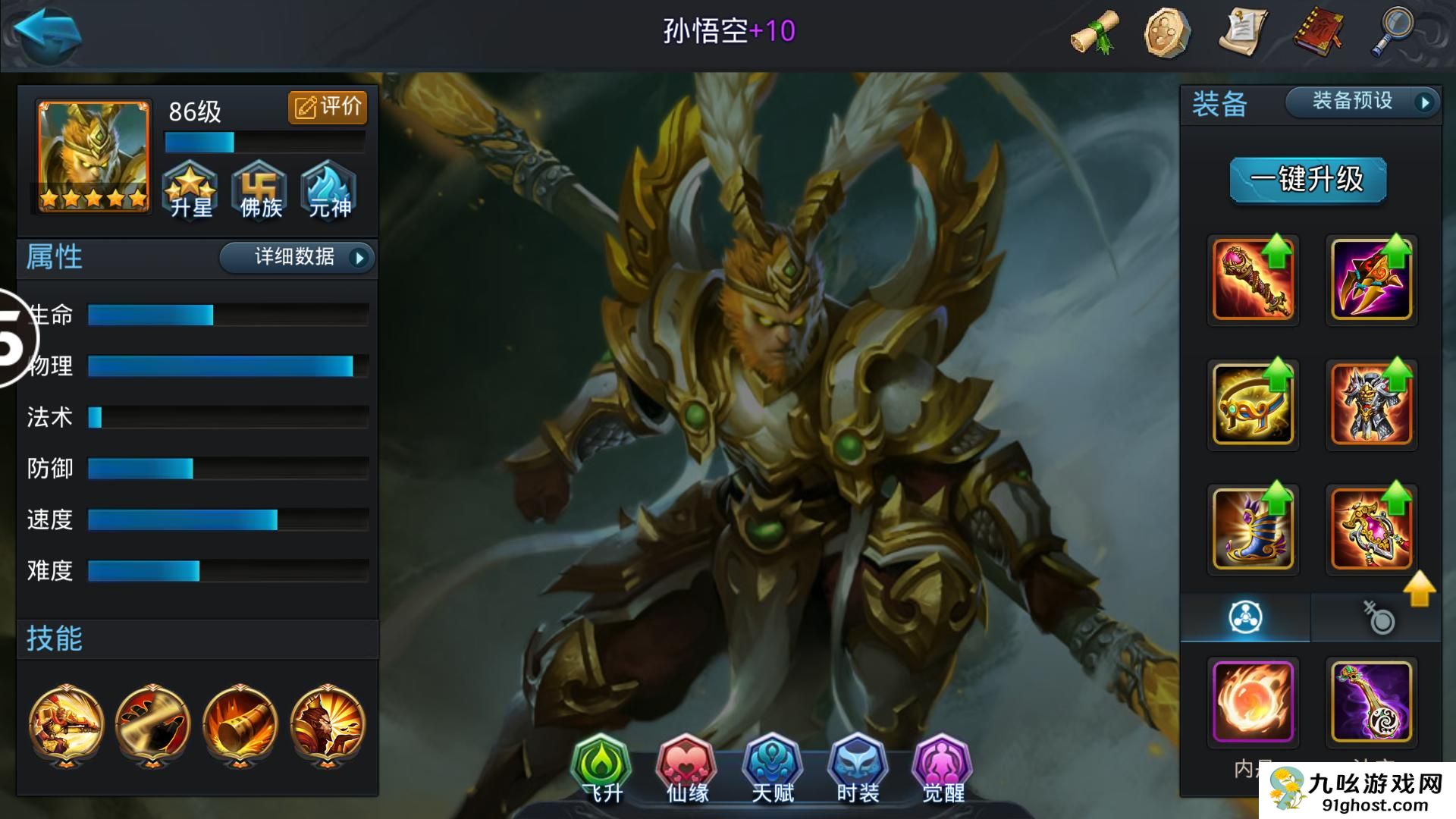Tap the 升星 star upgrade icon
Screen dimensions: 1456x819
tap(190, 190)
